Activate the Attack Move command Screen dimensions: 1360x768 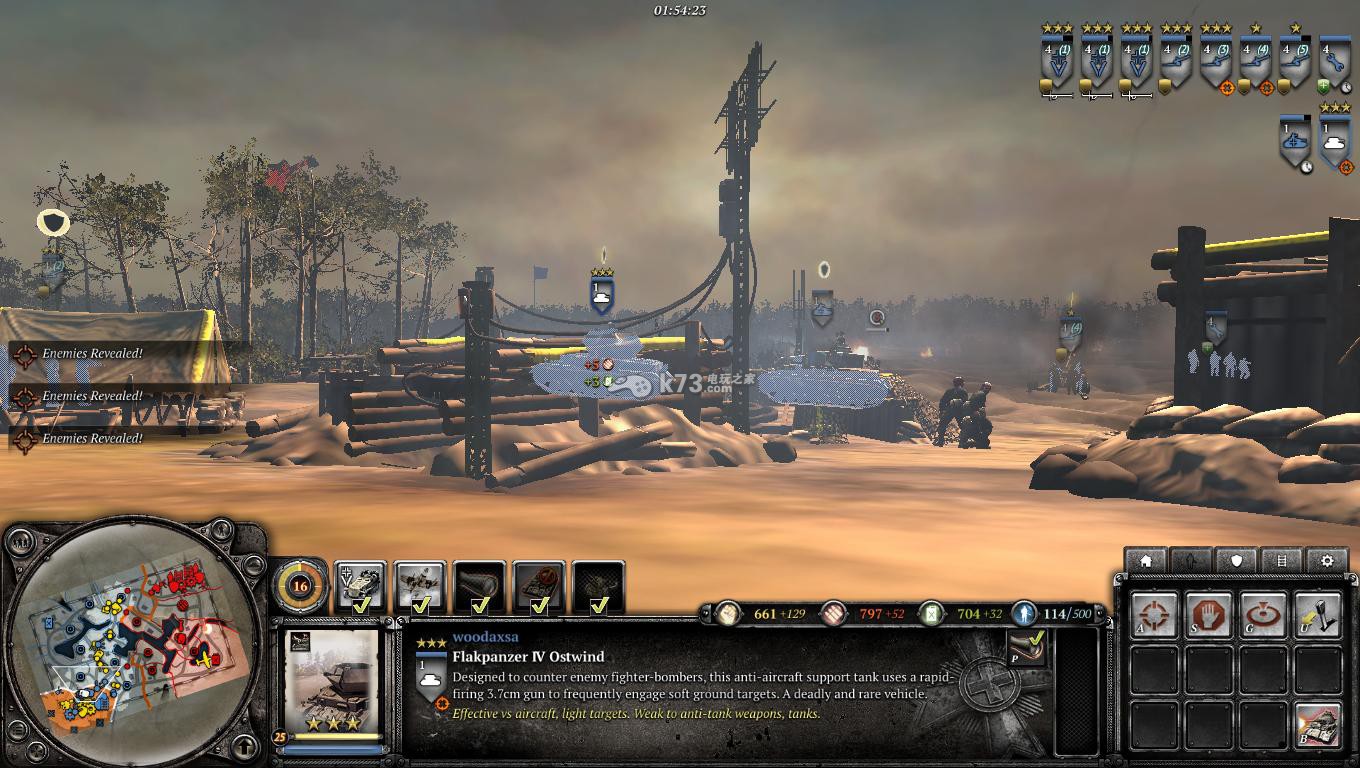point(1154,613)
